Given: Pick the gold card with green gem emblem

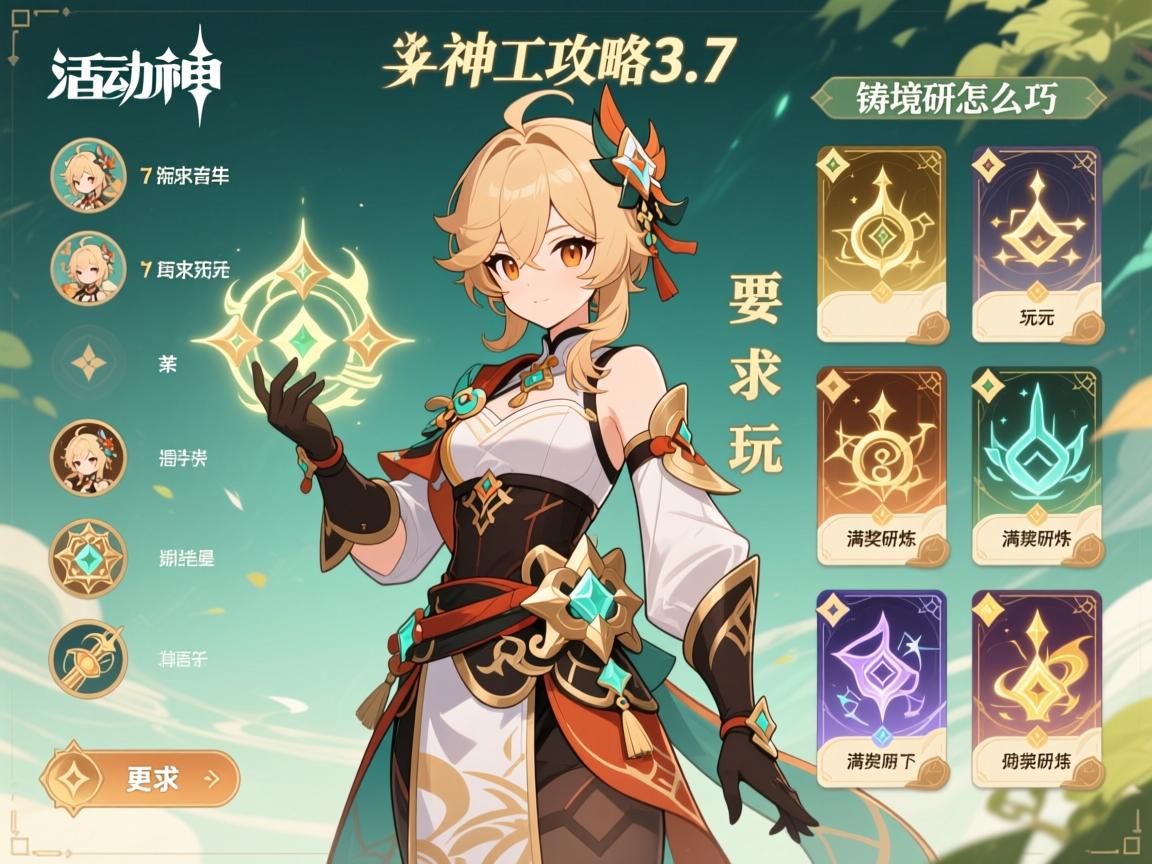Looking at the screenshot, I should click(x=881, y=244).
